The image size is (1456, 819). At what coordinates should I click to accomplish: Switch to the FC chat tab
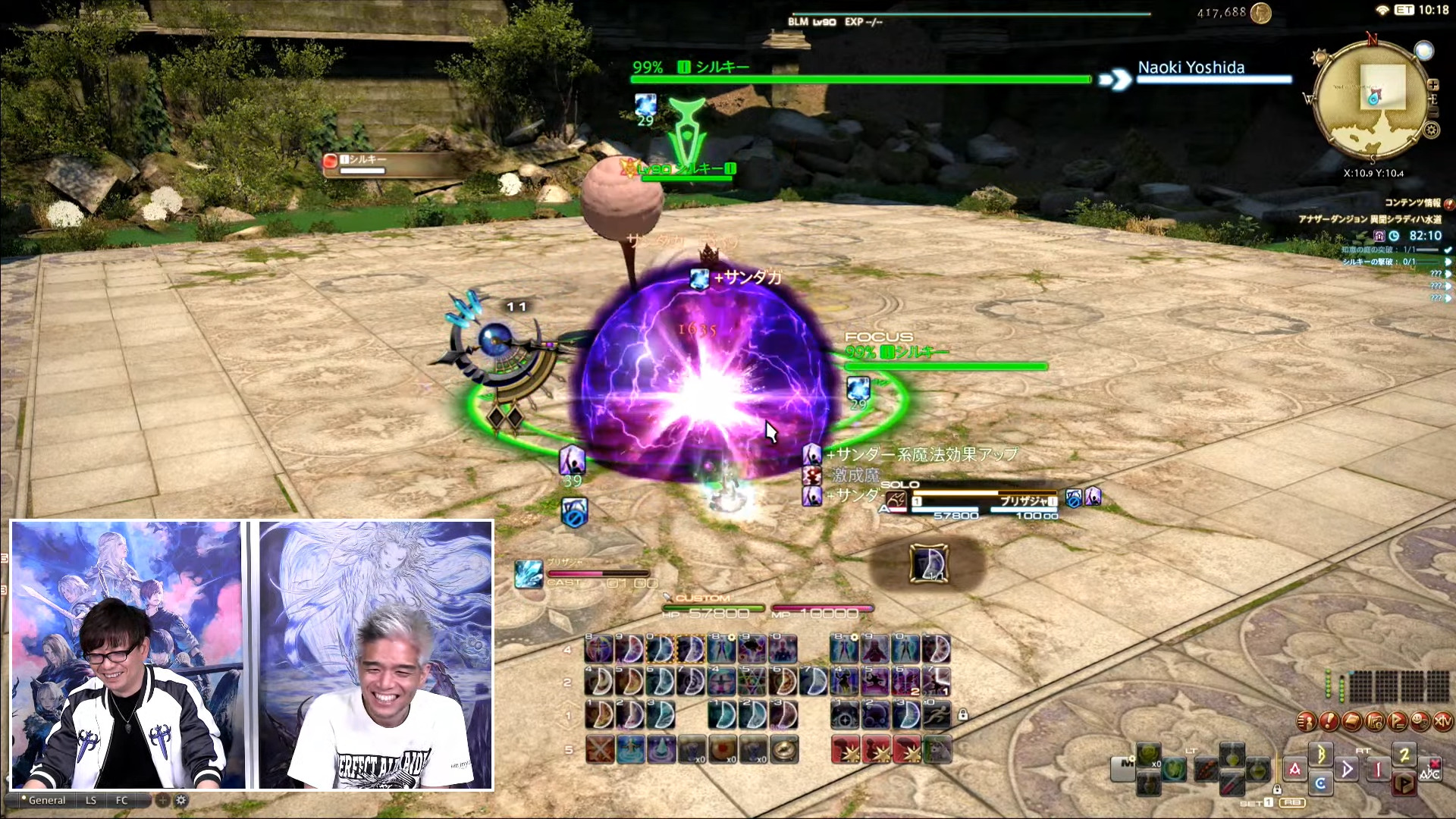121,800
